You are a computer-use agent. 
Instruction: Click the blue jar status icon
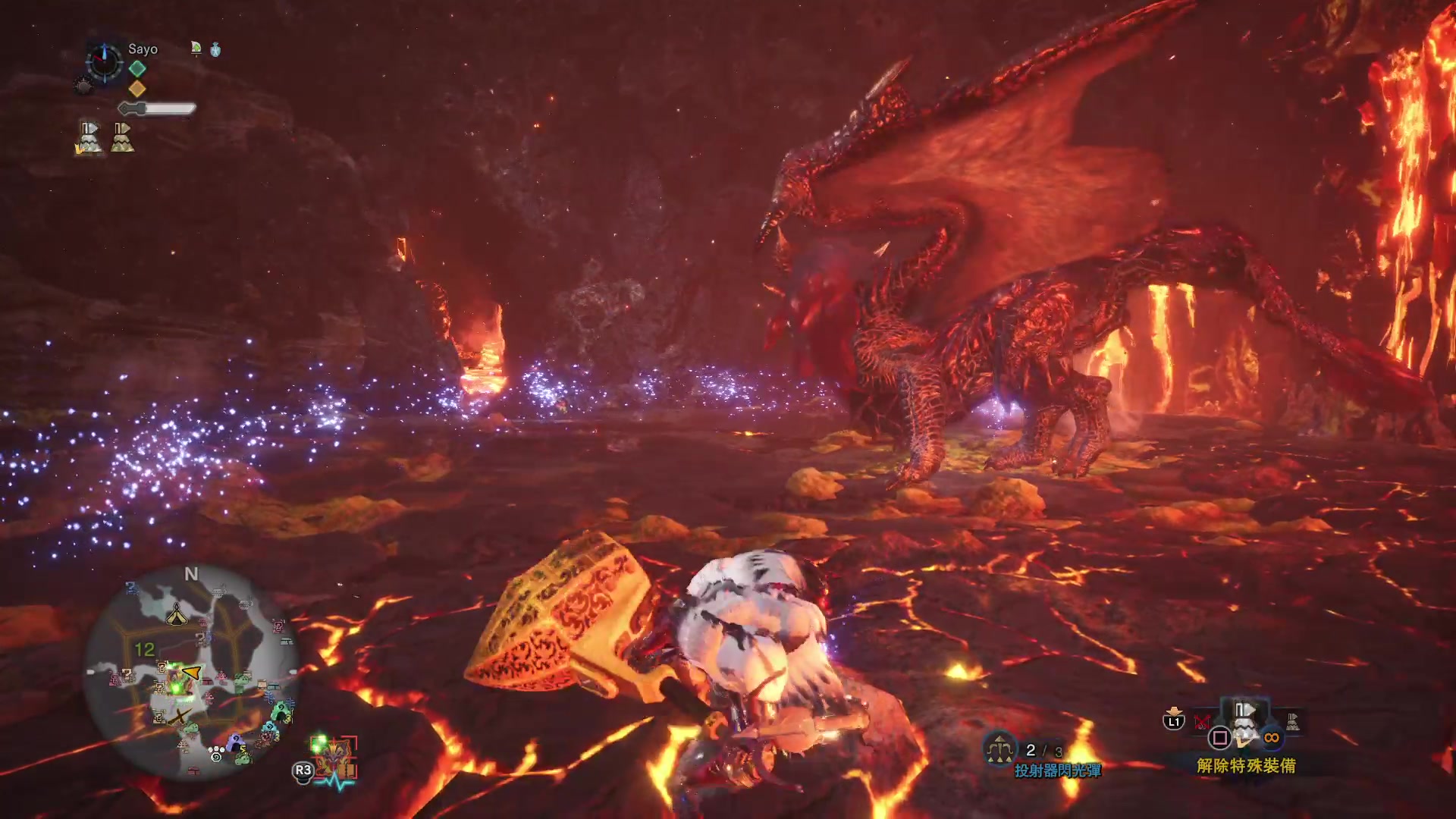click(x=215, y=50)
